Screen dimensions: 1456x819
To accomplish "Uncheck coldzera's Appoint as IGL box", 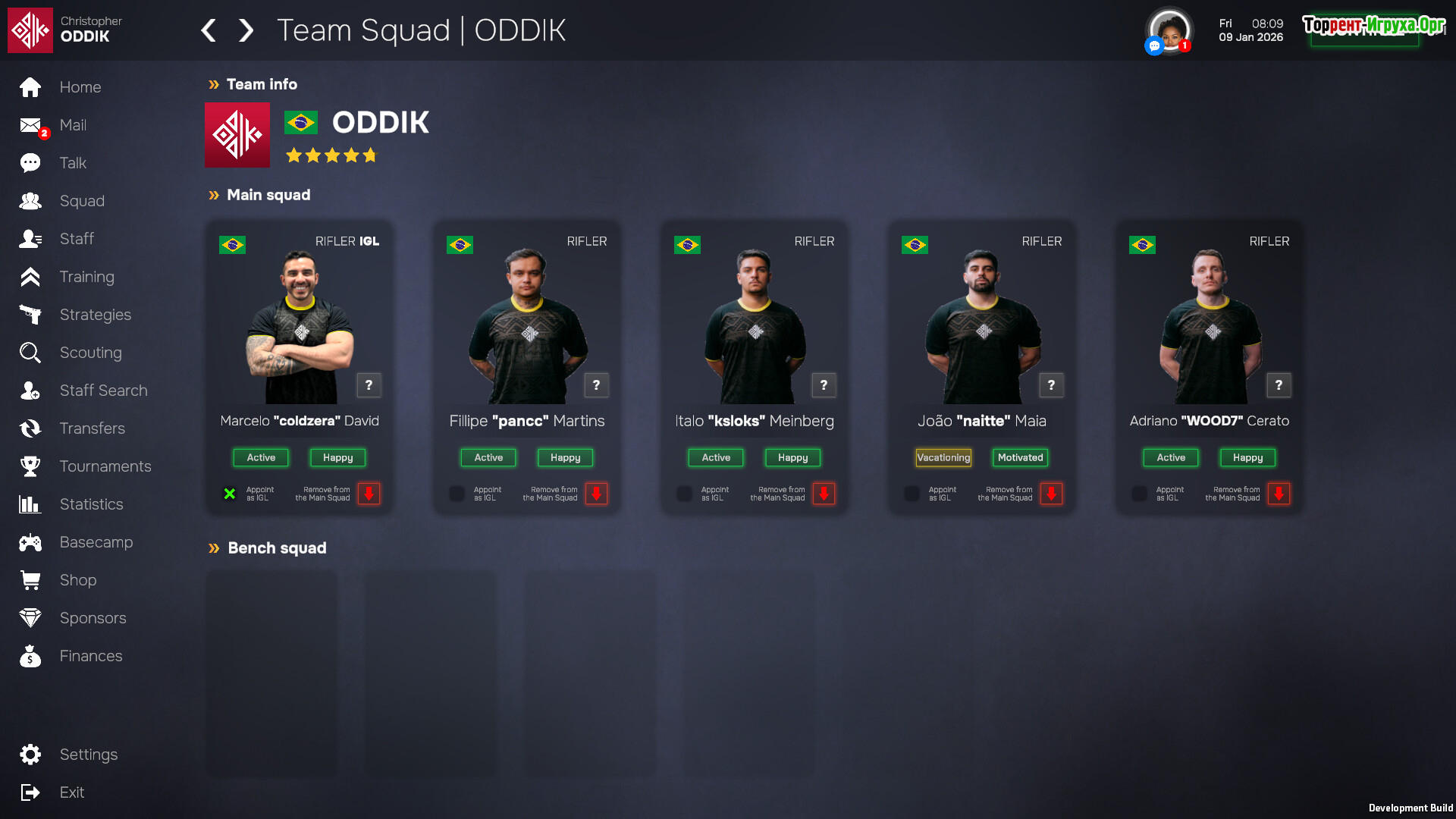I will (229, 494).
